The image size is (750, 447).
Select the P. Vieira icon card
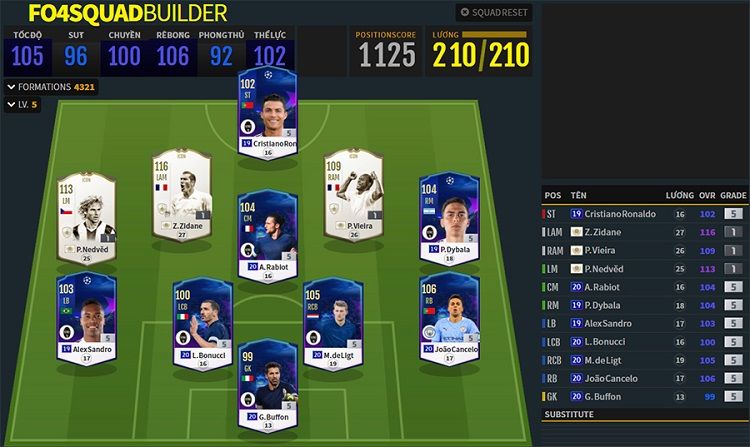[x=352, y=193]
